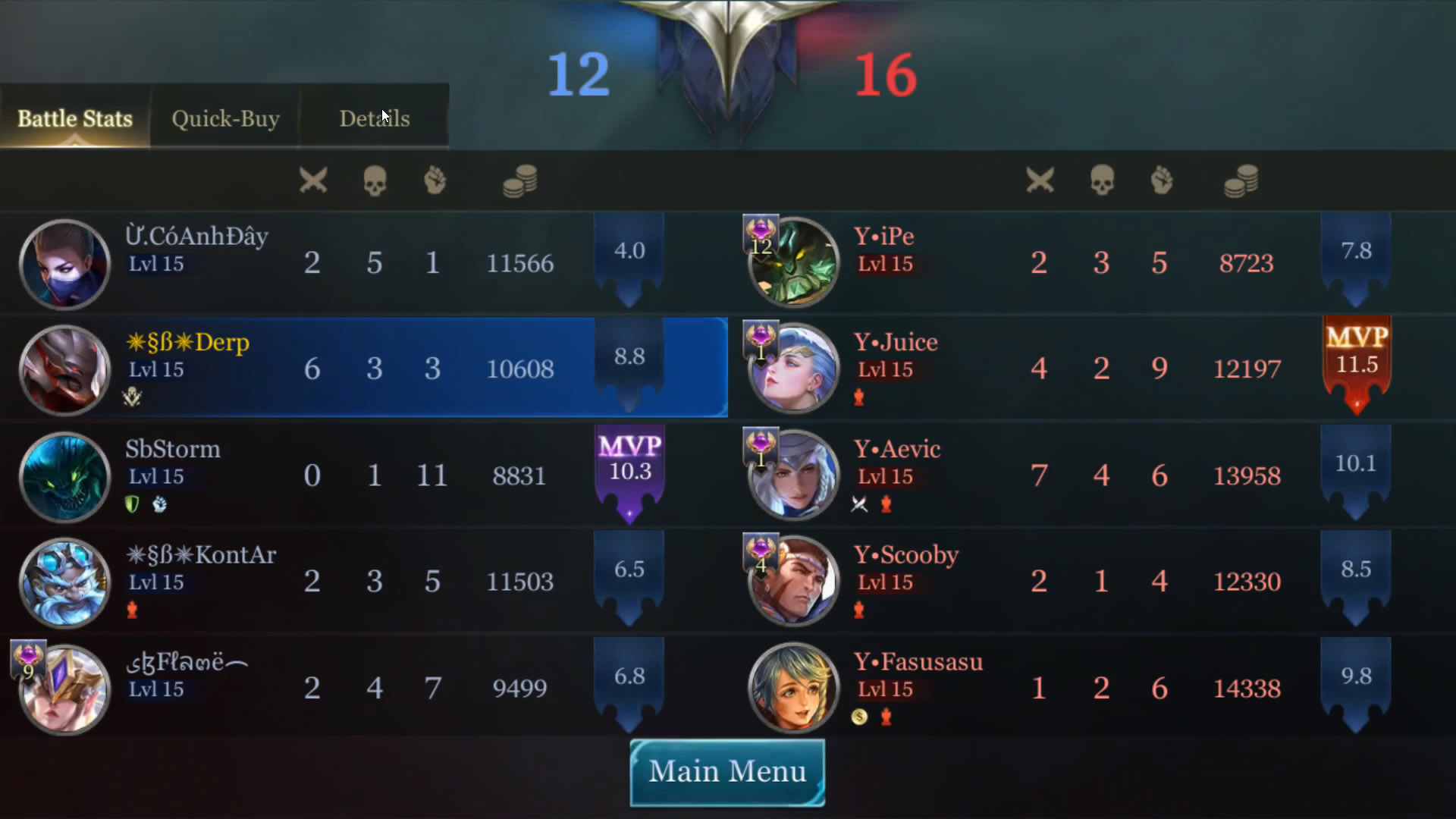Click the Flame player's hero portrait
Image resolution: width=1456 pixels, height=819 pixels.
point(64,688)
